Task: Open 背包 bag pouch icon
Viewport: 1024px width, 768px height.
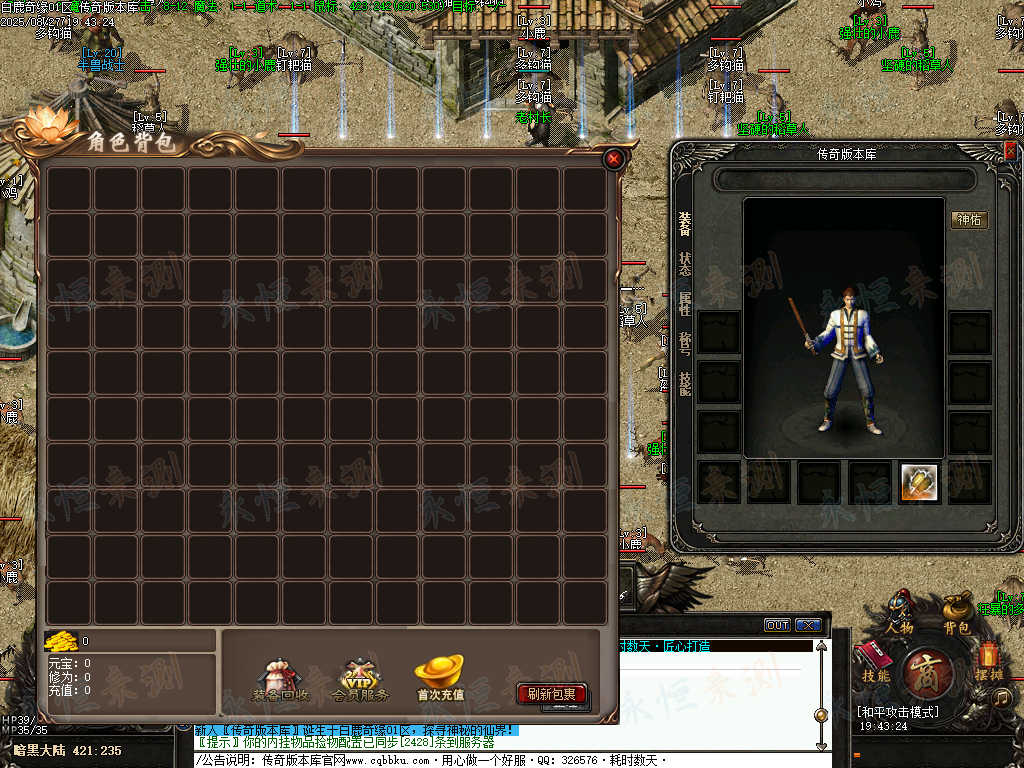Action: 956,612
